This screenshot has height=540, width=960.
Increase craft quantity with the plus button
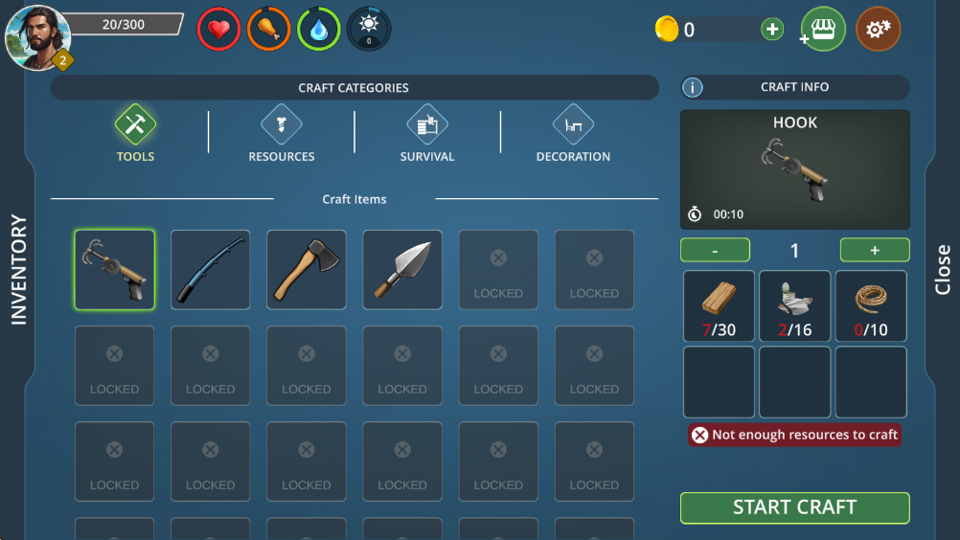[874, 250]
